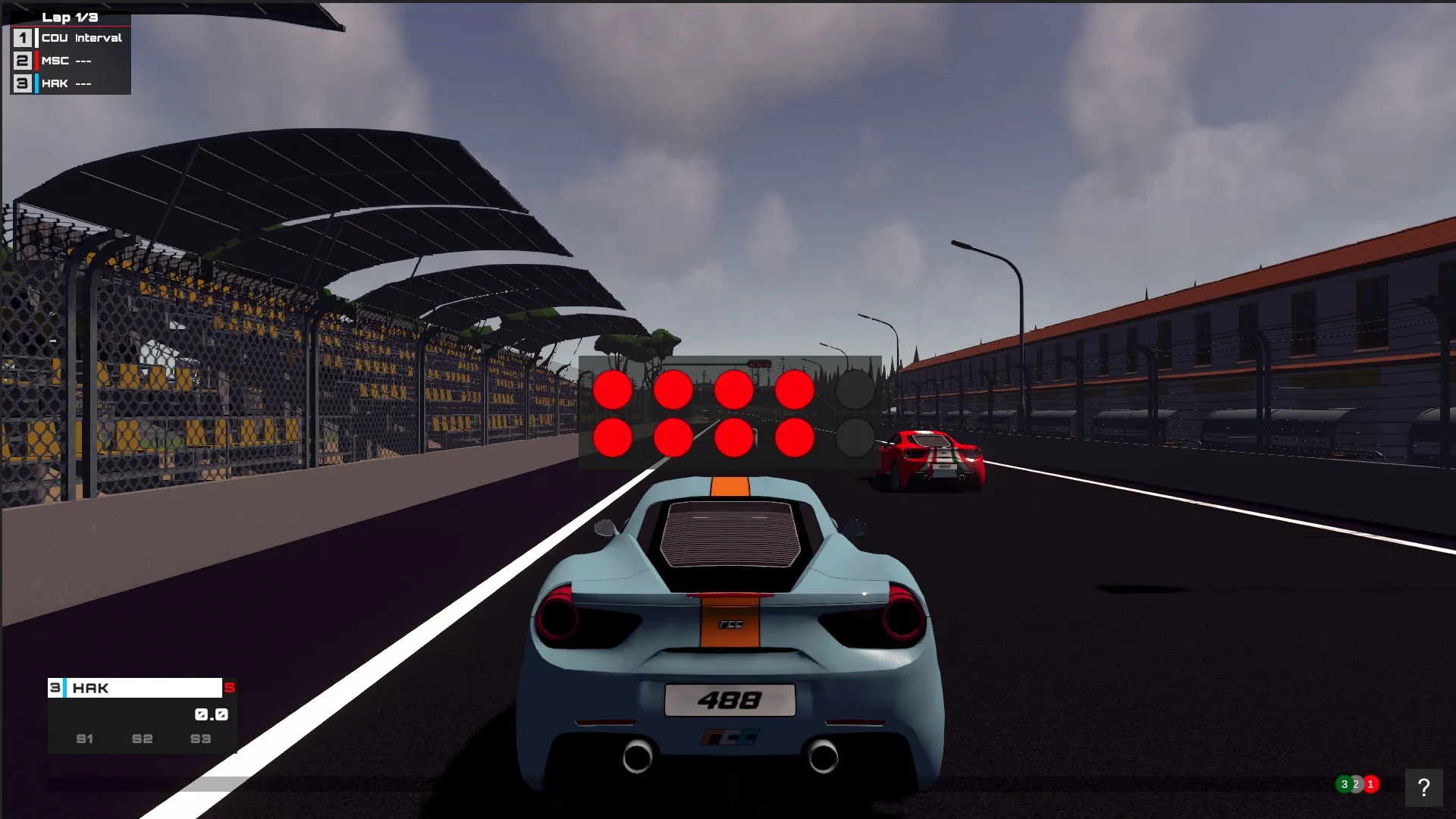Viewport: 1456px width, 819px height.
Task: Click the blue team color bar beside HAK
Action: (36, 83)
